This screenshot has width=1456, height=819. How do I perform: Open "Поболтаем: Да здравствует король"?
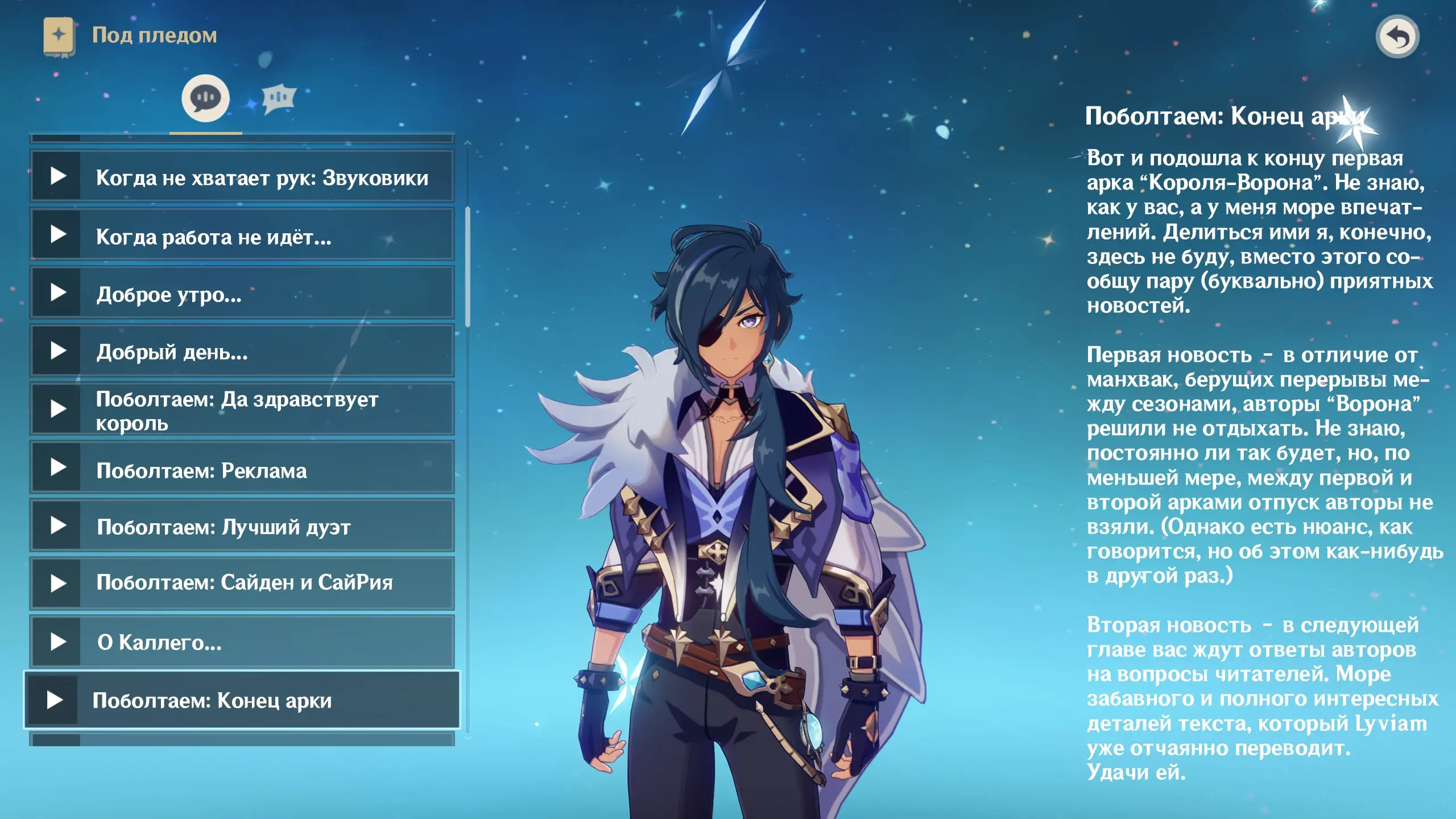click(x=242, y=409)
